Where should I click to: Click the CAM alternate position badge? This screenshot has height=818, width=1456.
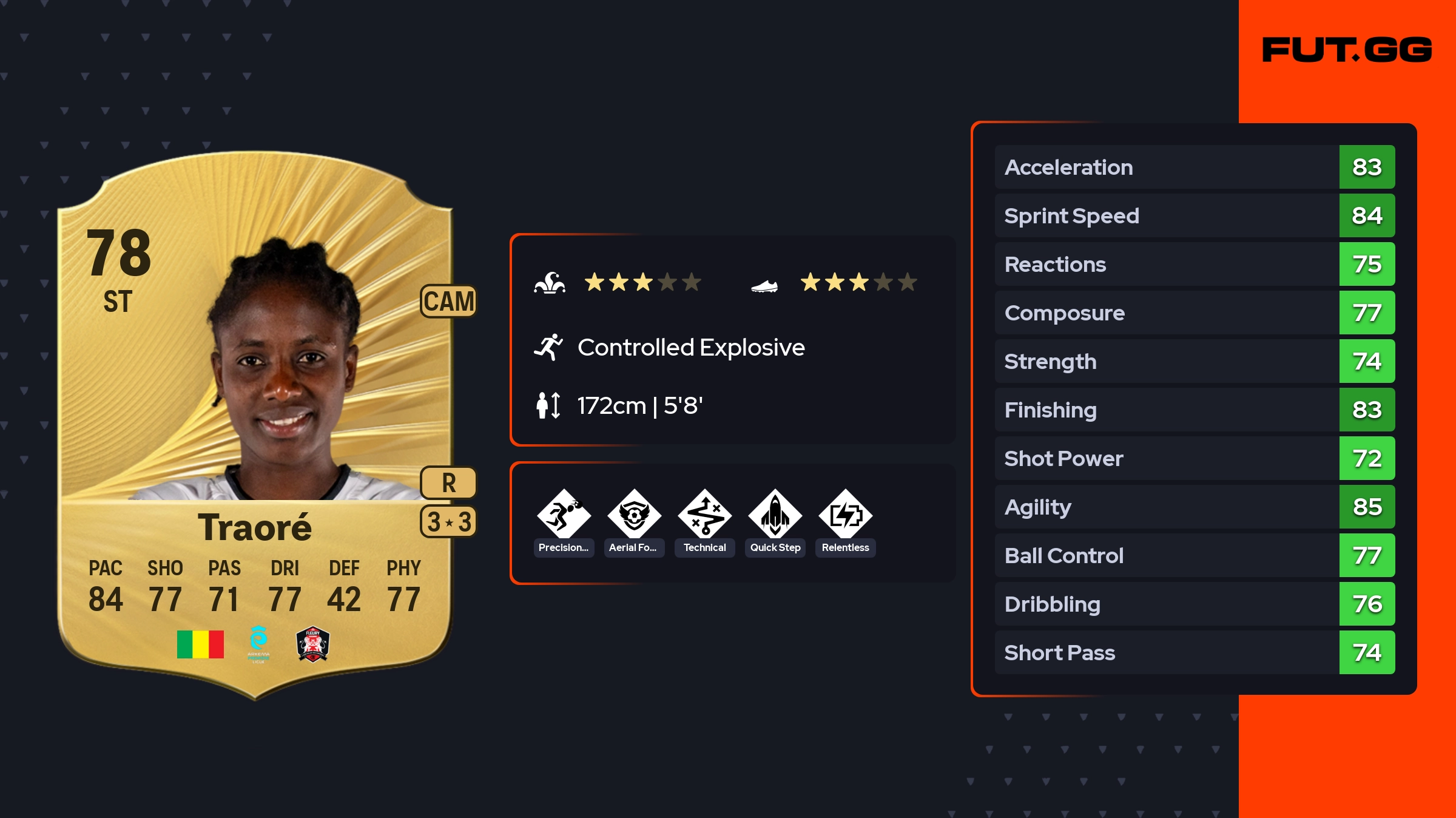(x=448, y=301)
